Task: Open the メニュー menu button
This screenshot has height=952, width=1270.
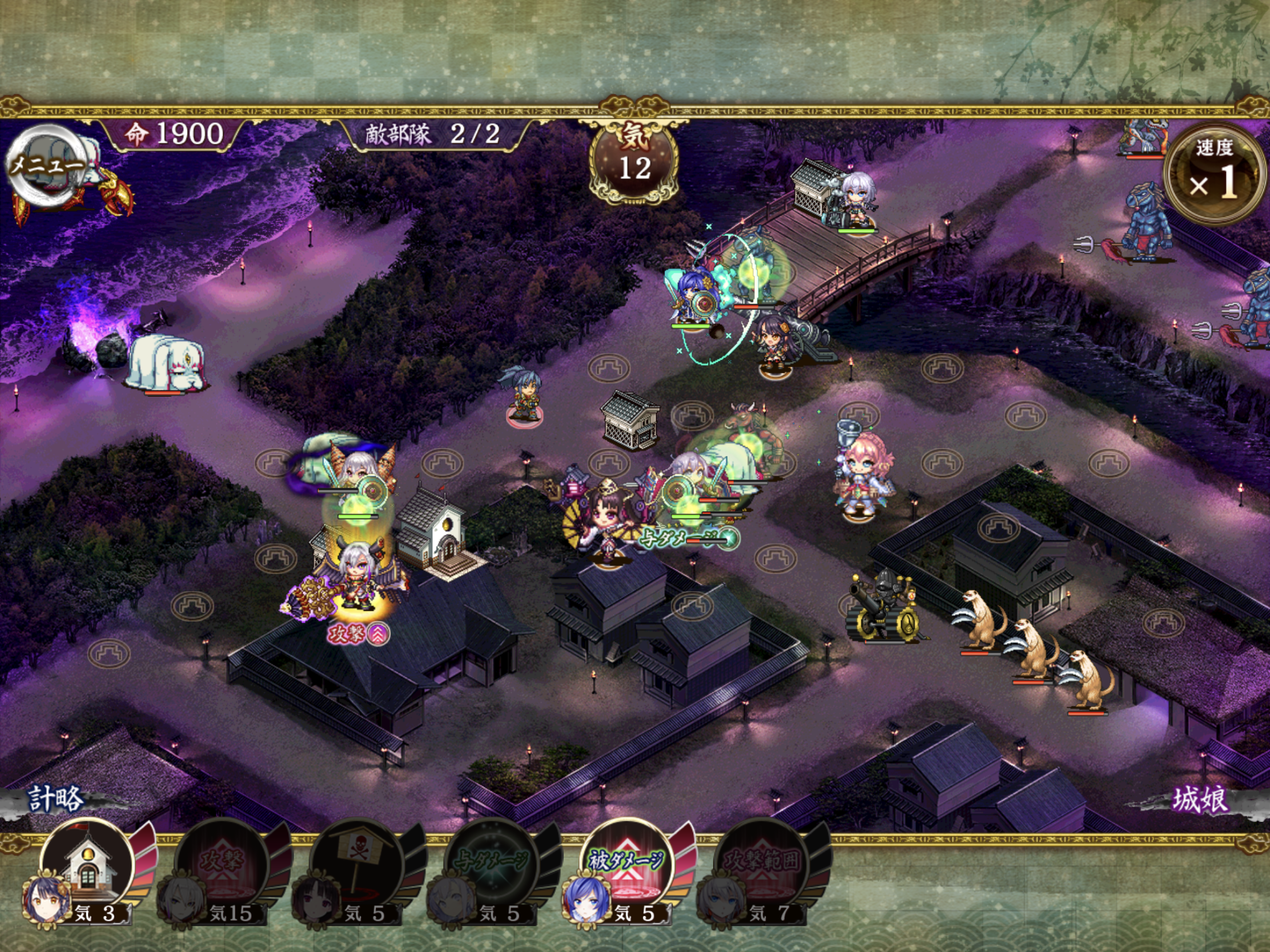Action: (x=47, y=166)
